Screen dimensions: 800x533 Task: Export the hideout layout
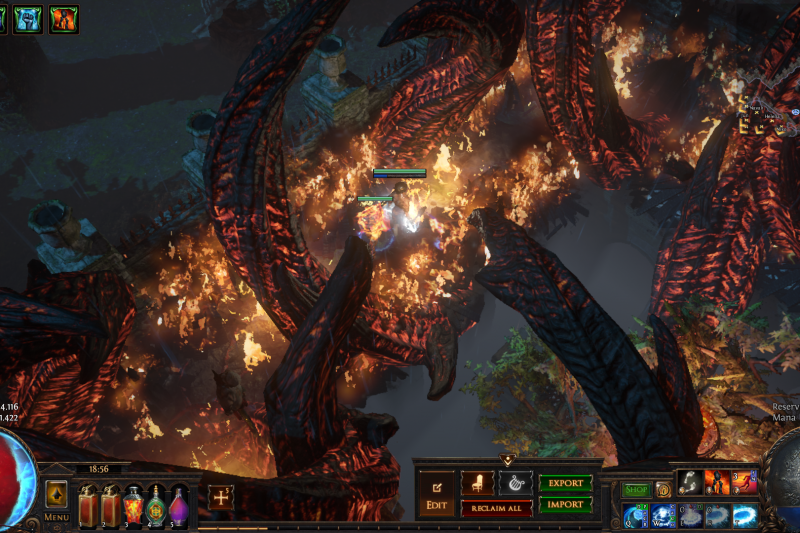(565, 483)
